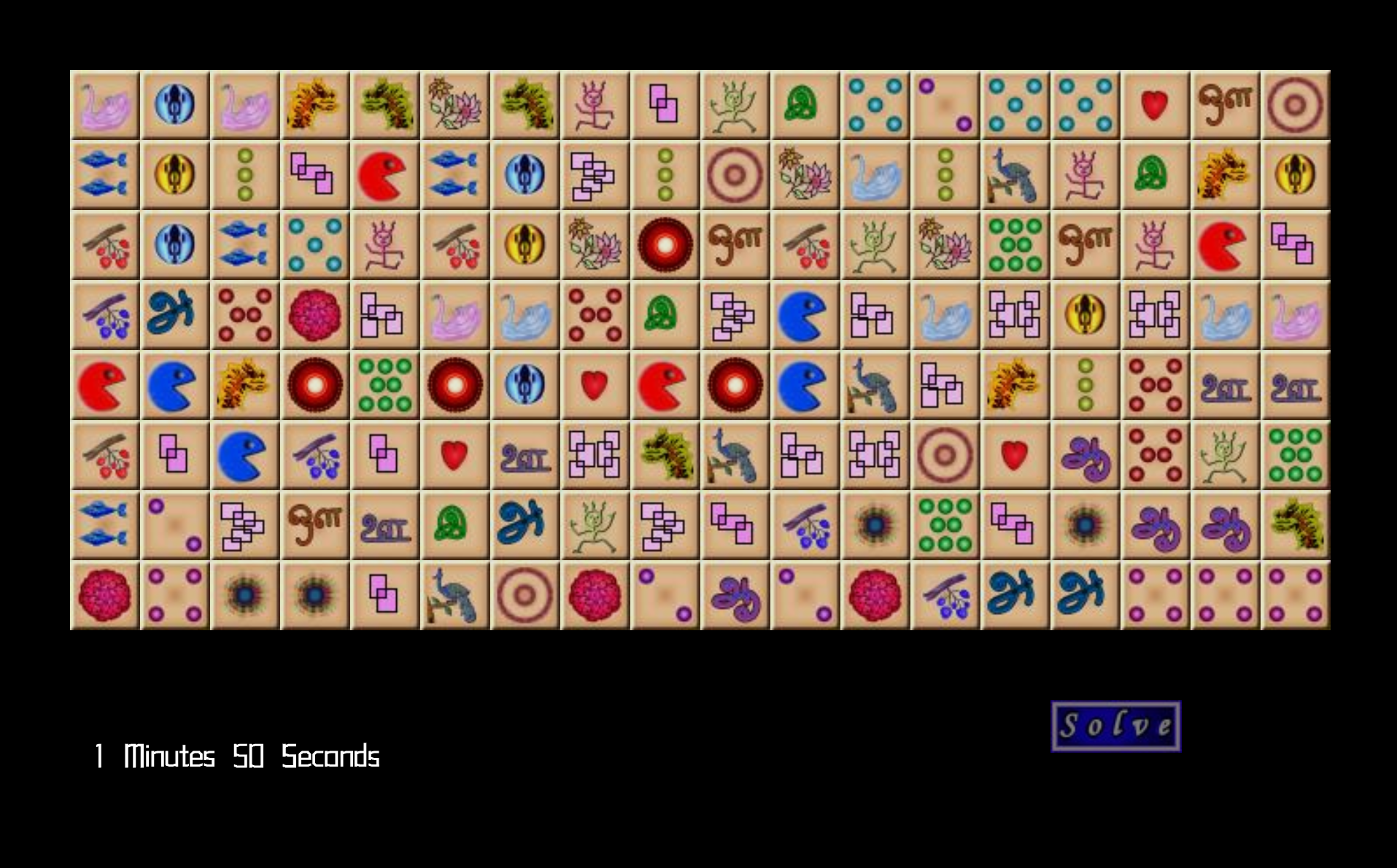1397x868 pixels.
Task: Pick the pale ring tile between peacock and raspberry
Action: [525, 595]
